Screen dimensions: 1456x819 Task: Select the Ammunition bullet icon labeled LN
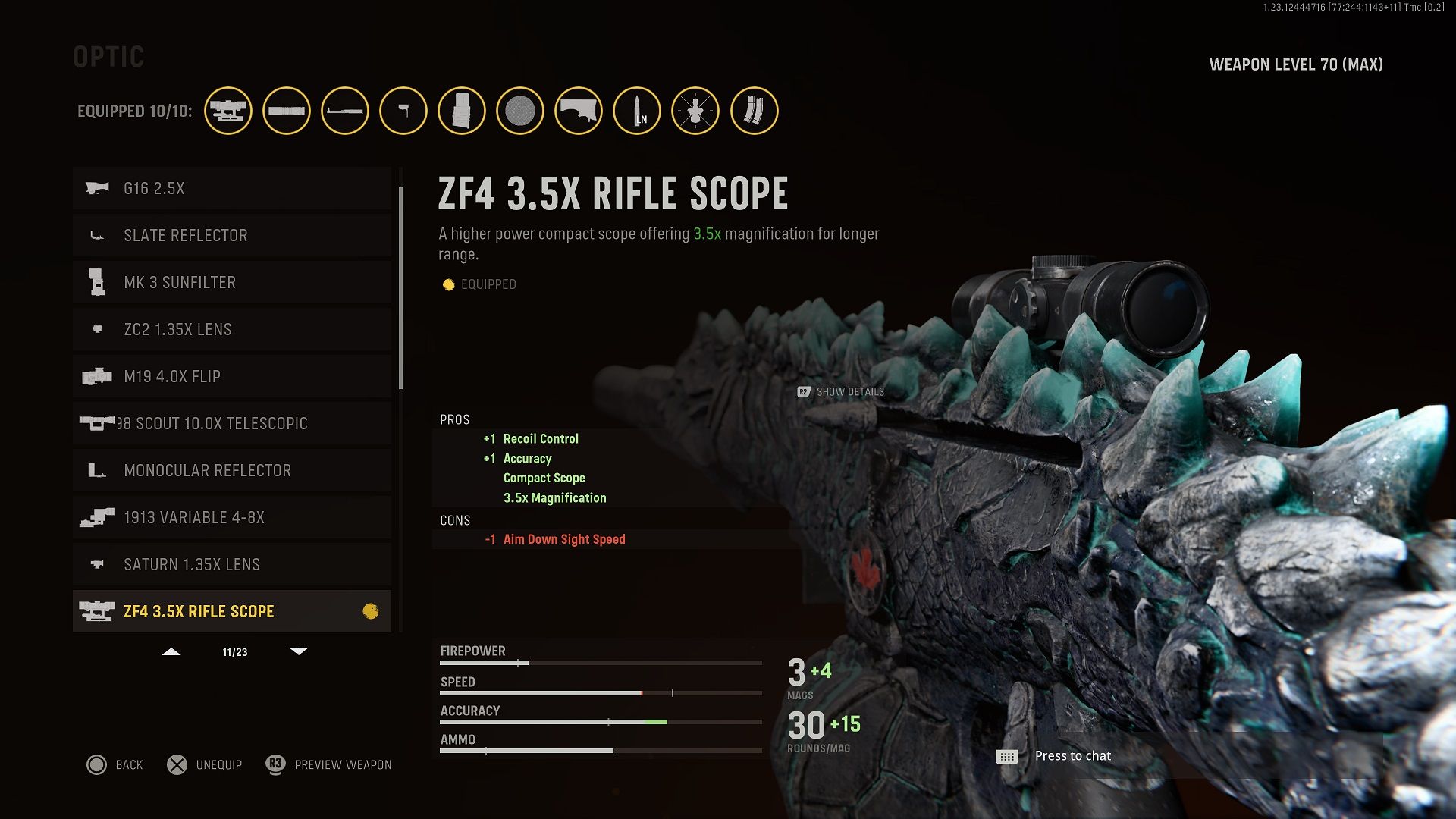[x=637, y=111]
